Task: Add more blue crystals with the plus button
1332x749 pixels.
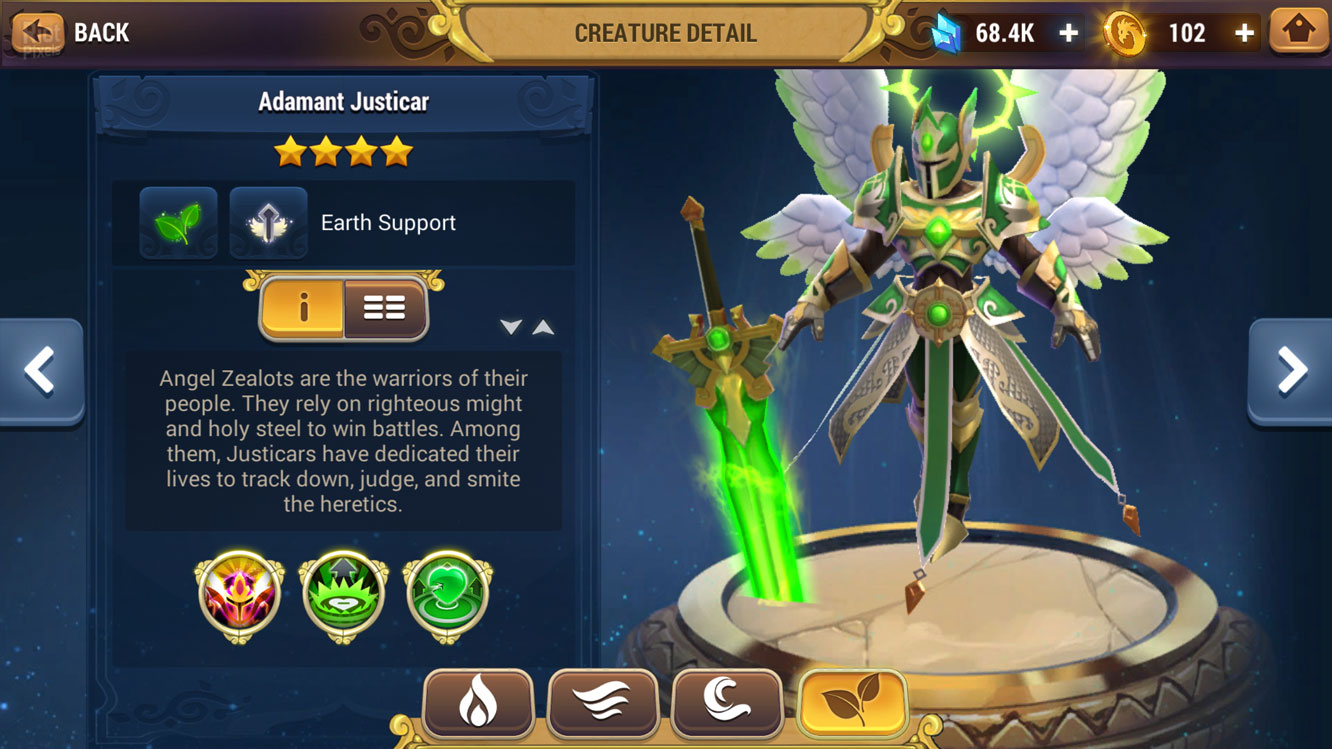Action: (x=1068, y=33)
